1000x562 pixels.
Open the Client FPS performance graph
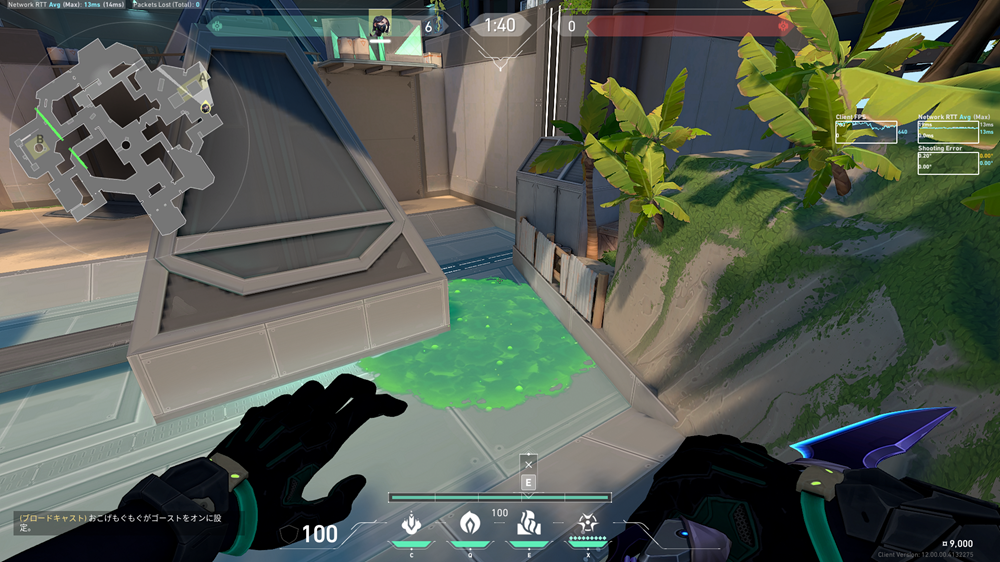(x=866, y=131)
